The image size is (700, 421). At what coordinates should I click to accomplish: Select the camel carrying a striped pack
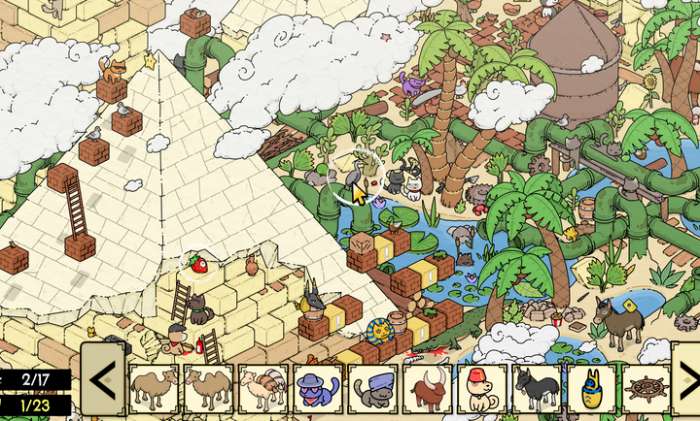tap(264, 388)
